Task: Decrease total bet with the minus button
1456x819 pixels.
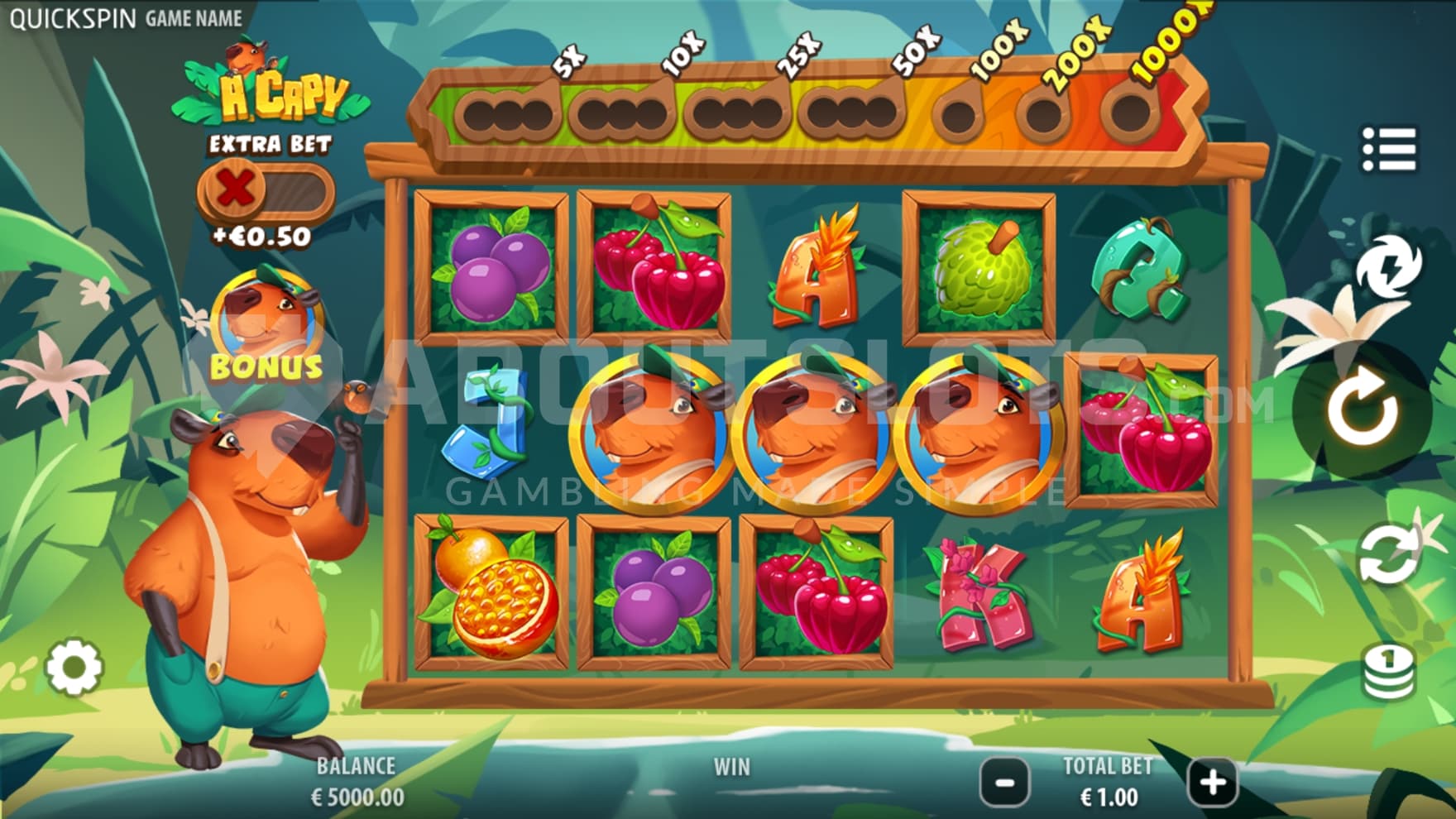Action: [x=1005, y=782]
